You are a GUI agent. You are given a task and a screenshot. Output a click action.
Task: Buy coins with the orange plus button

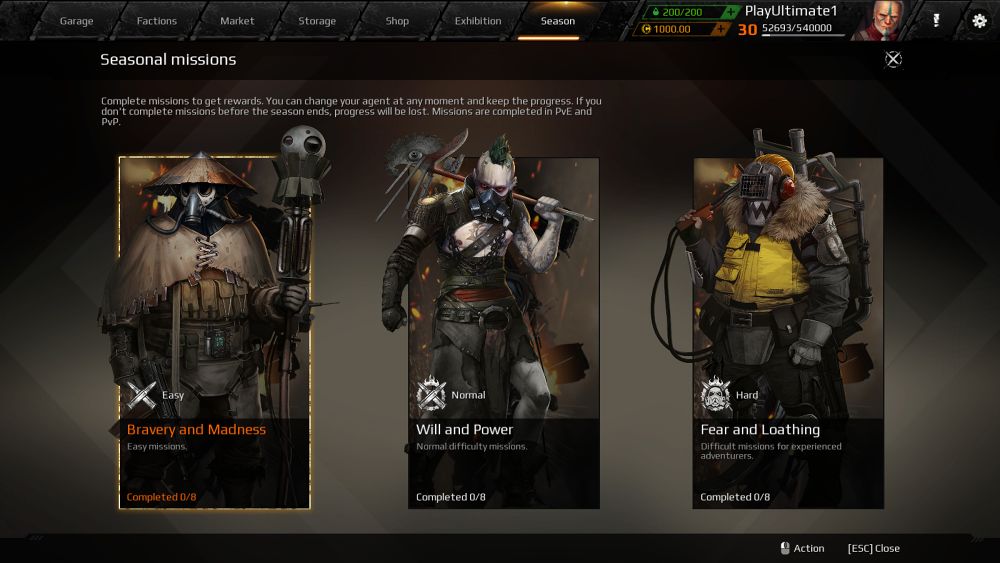[x=719, y=29]
